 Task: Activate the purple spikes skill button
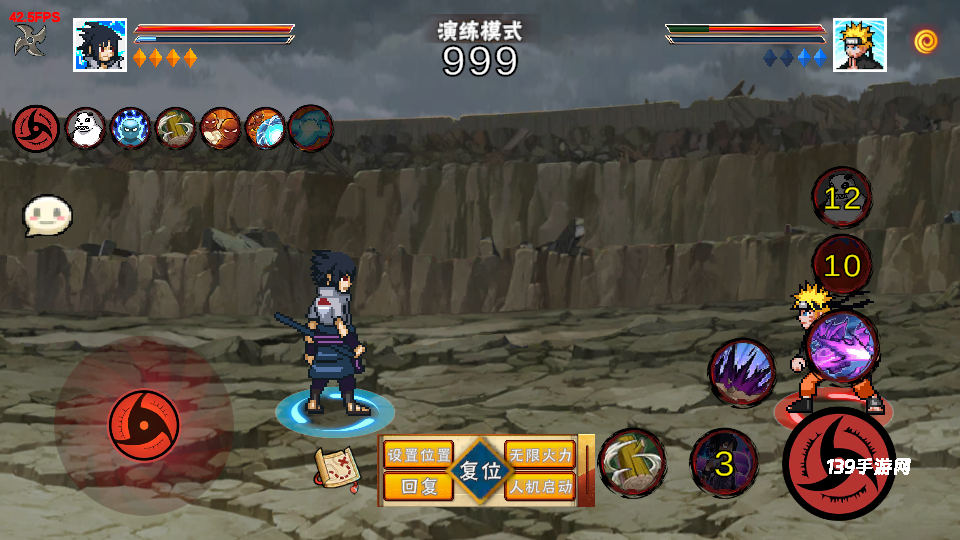[x=742, y=372]
